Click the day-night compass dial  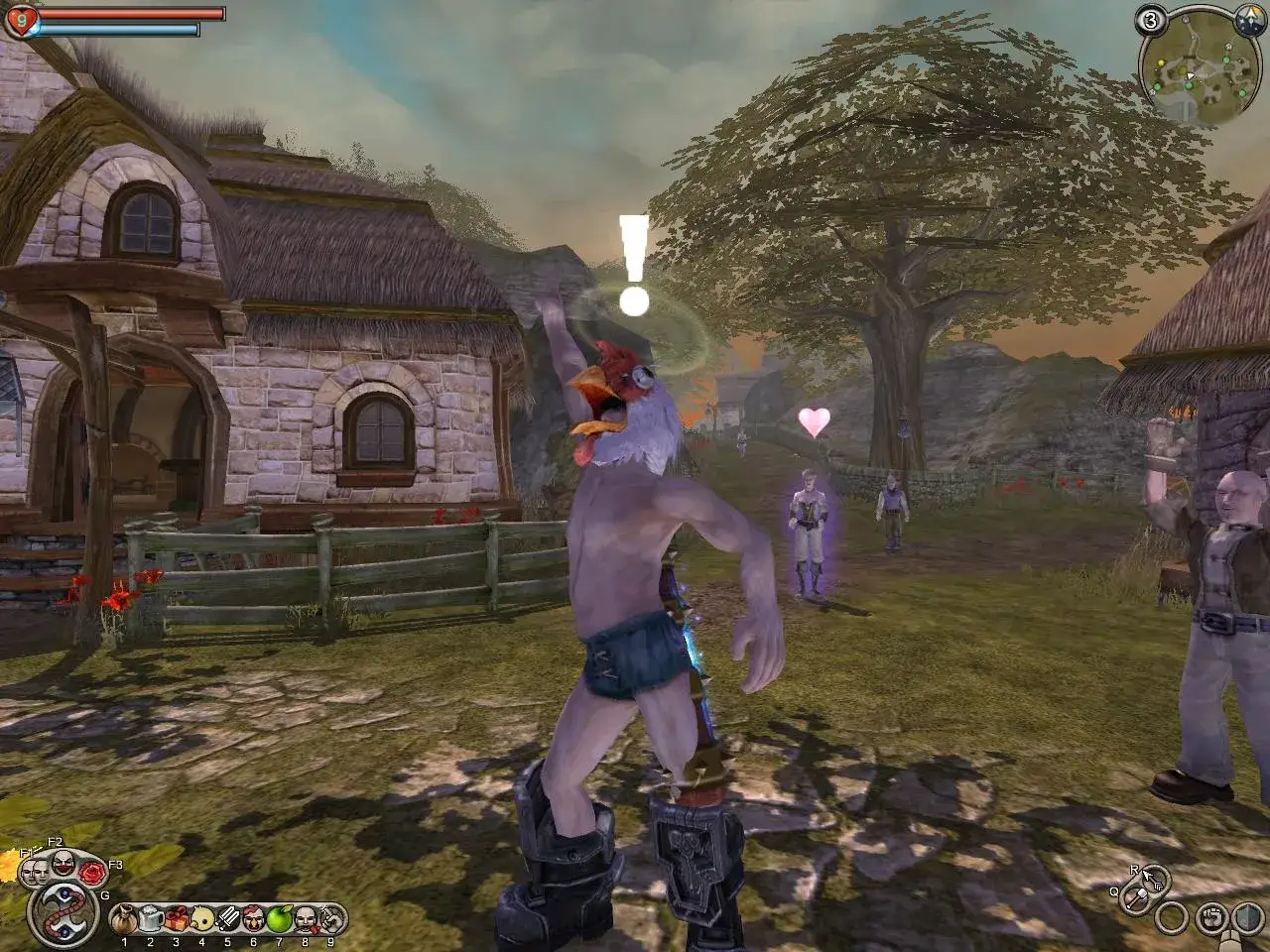(x=1249, y=18)
